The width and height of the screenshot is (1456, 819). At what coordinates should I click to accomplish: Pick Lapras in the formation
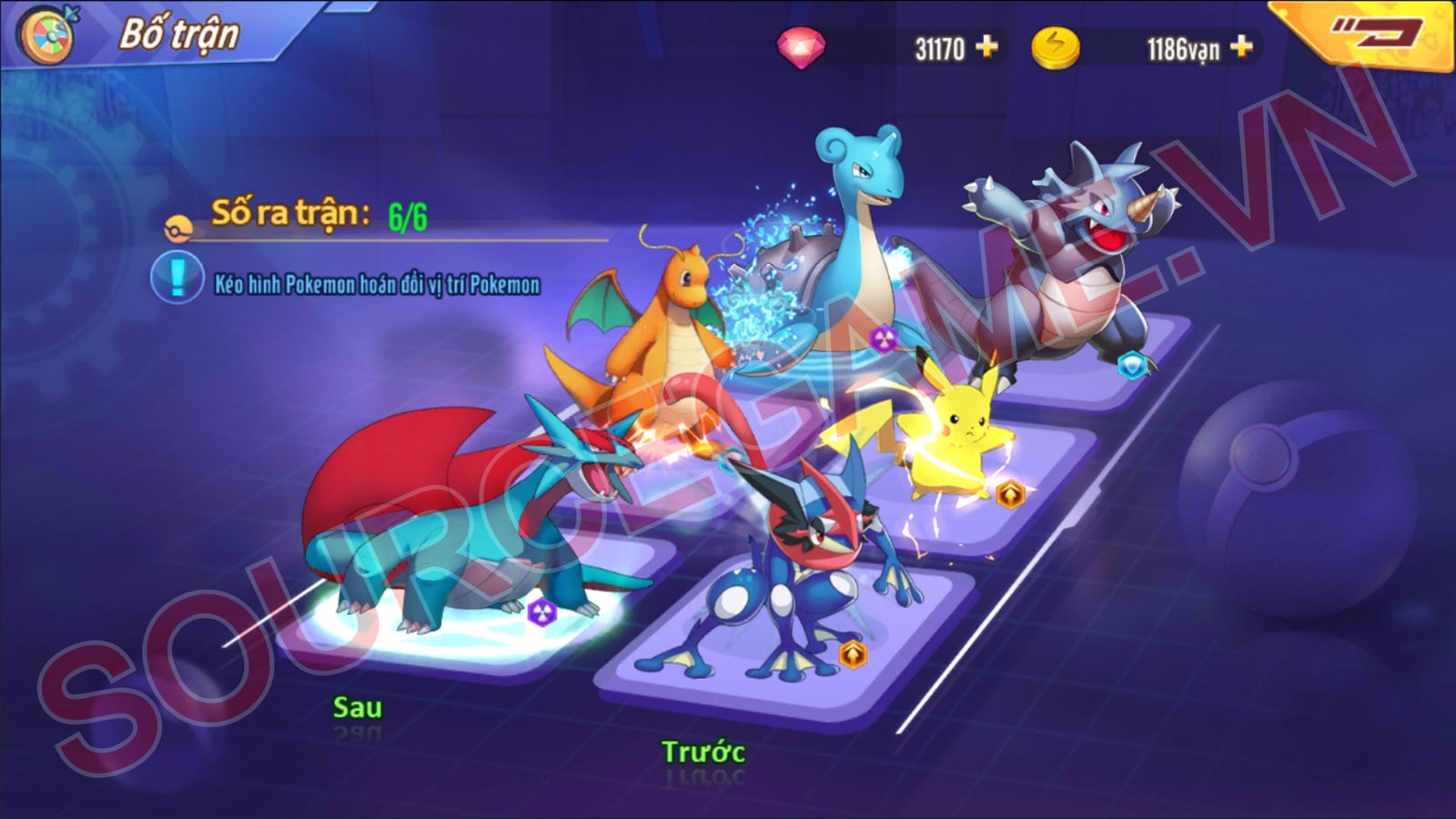pyautogui.click(x=846, y=246)
